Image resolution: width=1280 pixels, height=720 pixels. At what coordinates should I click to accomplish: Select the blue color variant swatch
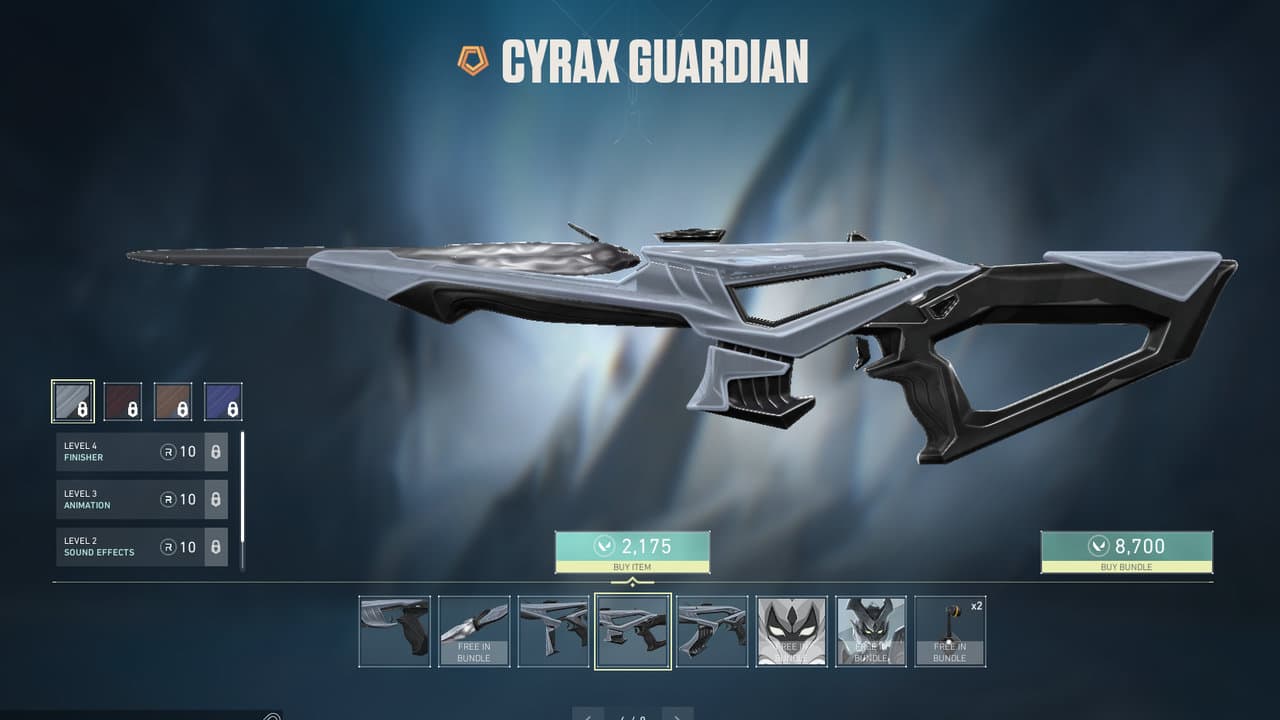[223, 401]
